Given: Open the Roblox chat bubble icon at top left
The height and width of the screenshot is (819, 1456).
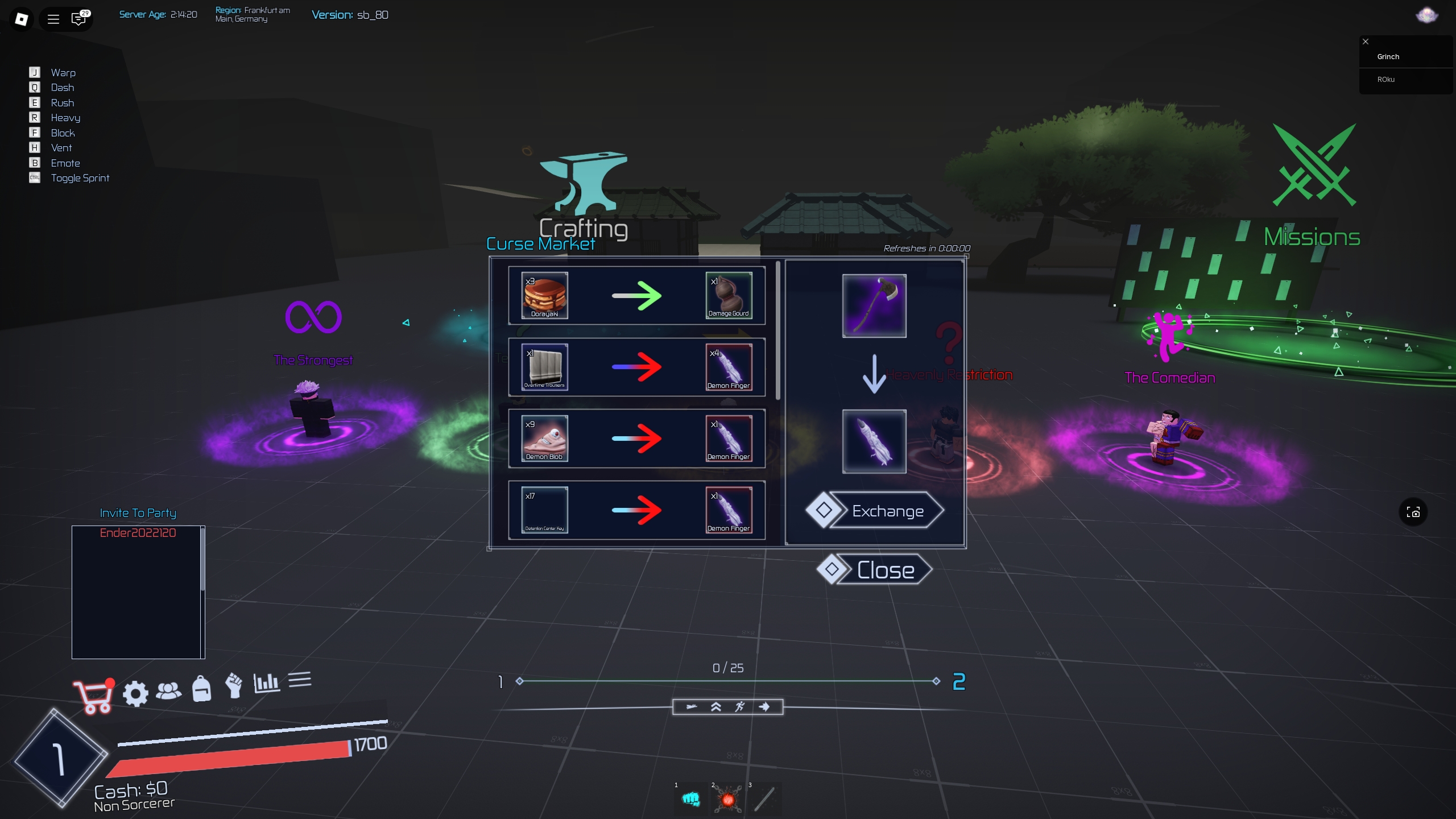Looking at the screenshot, I should coord(78,19).
